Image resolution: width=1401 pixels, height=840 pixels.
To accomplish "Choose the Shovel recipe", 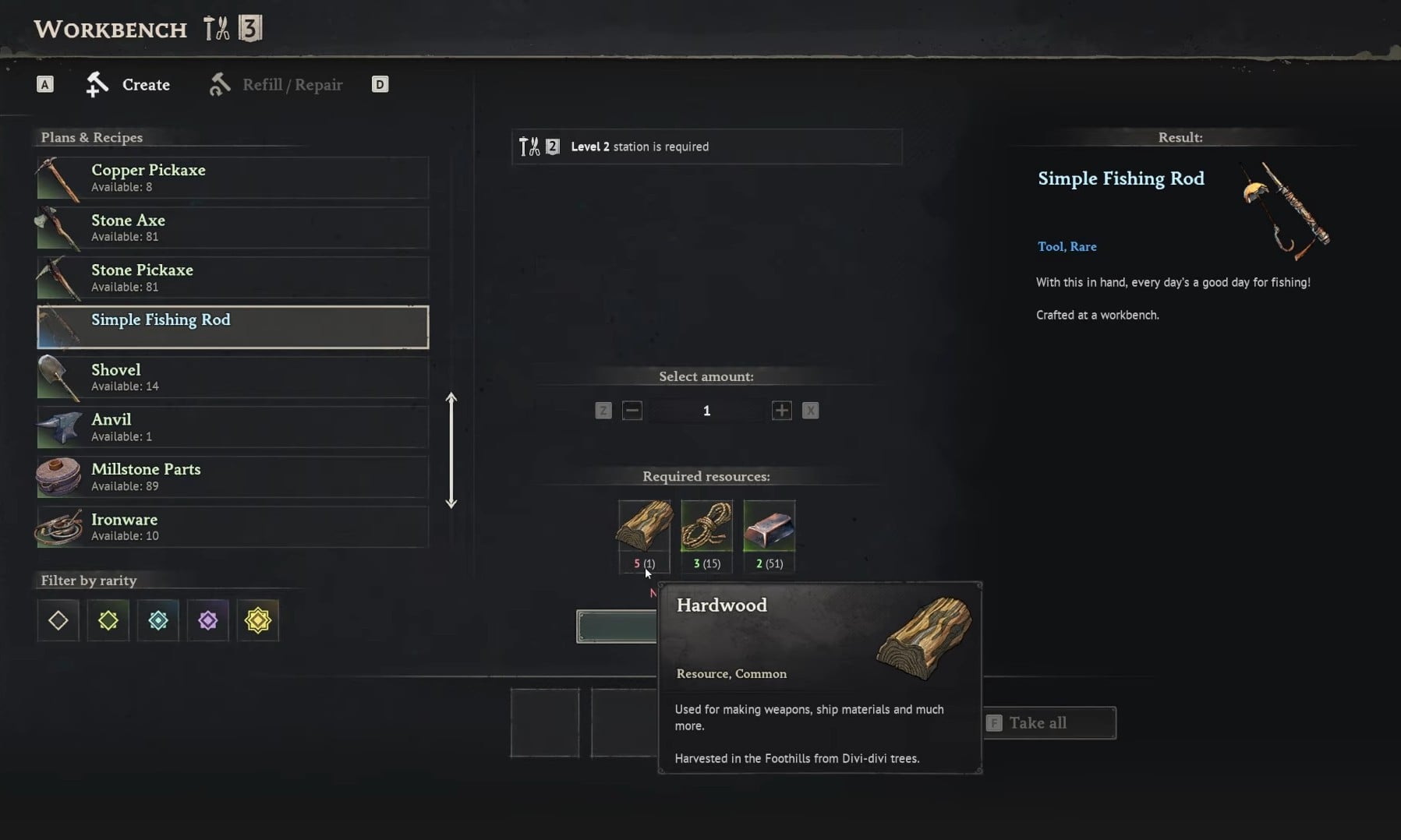I will coord(232,377).
